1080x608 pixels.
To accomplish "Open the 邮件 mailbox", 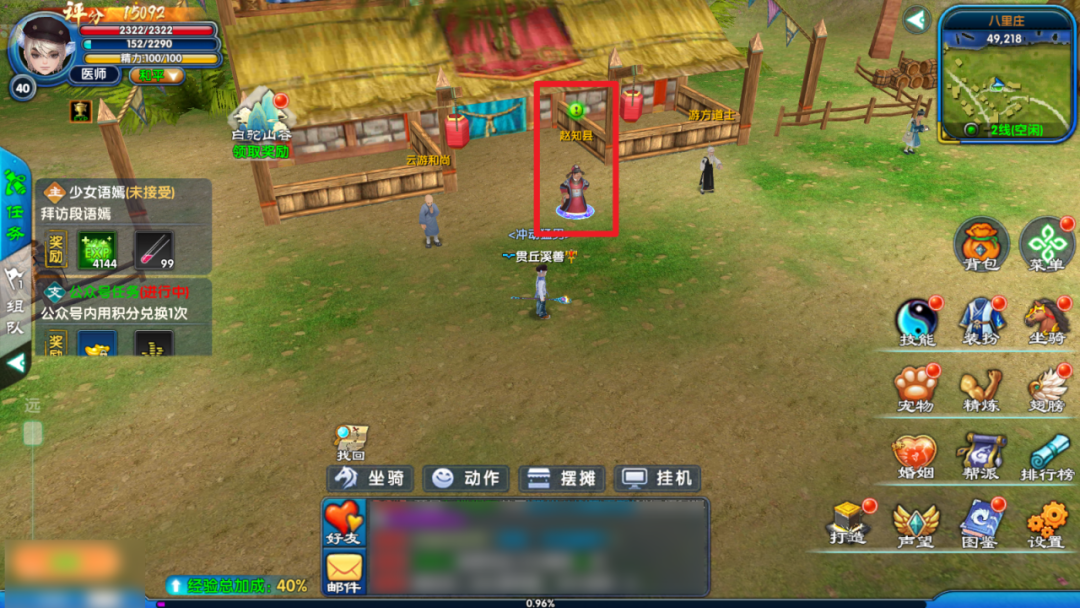I will pos(343,573).
